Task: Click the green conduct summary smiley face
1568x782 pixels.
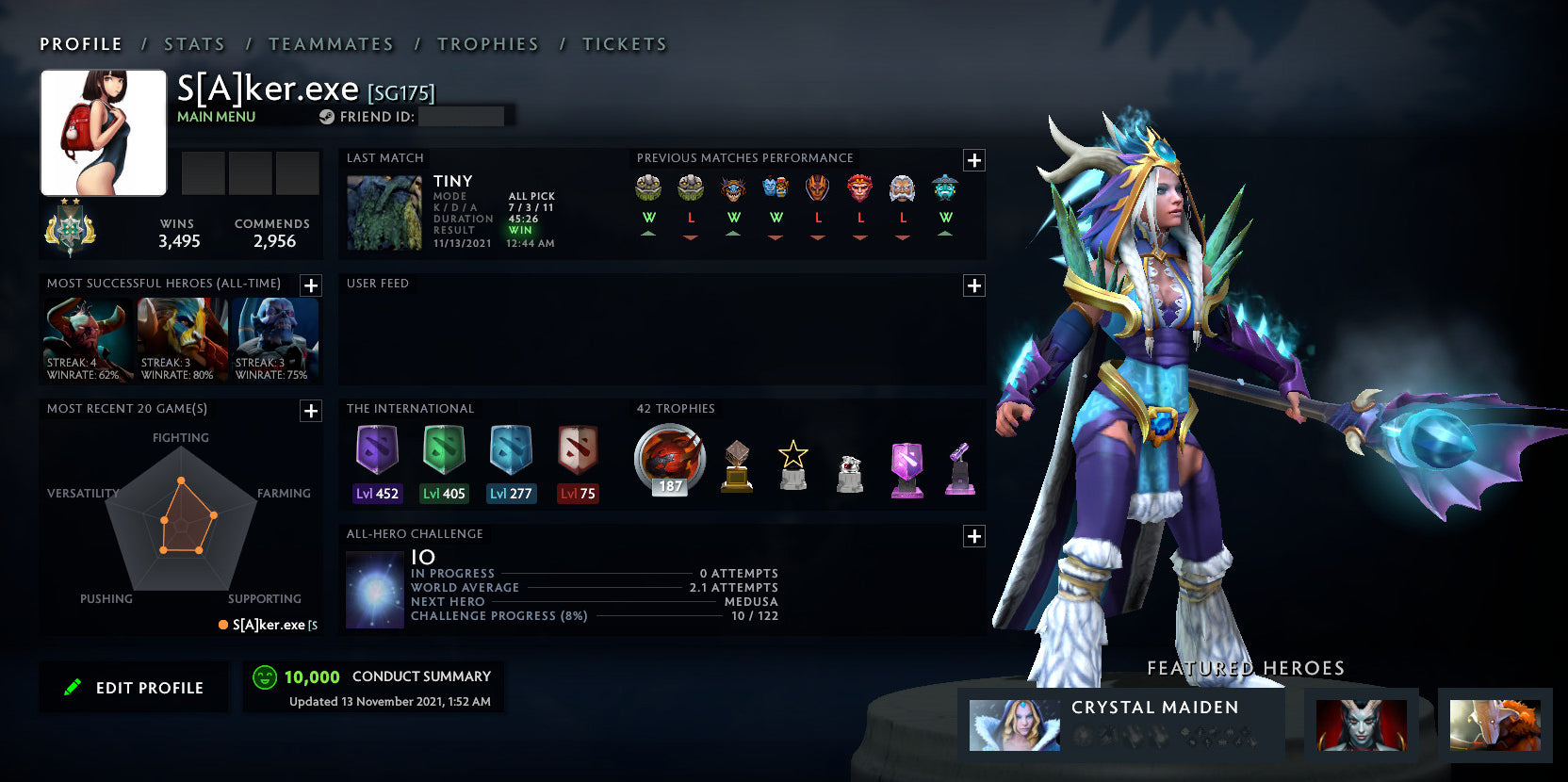Action: click(x=263, y=676)
